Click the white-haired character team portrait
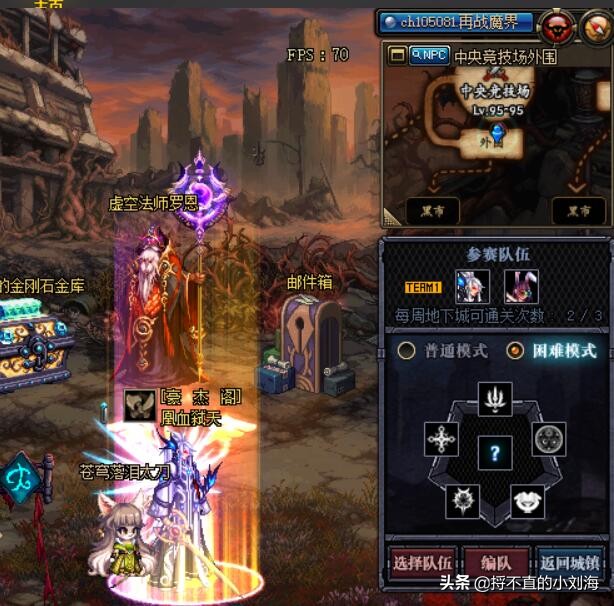This screenshot has width=614, height=606. pyautogui.click(x=473, y=287)
